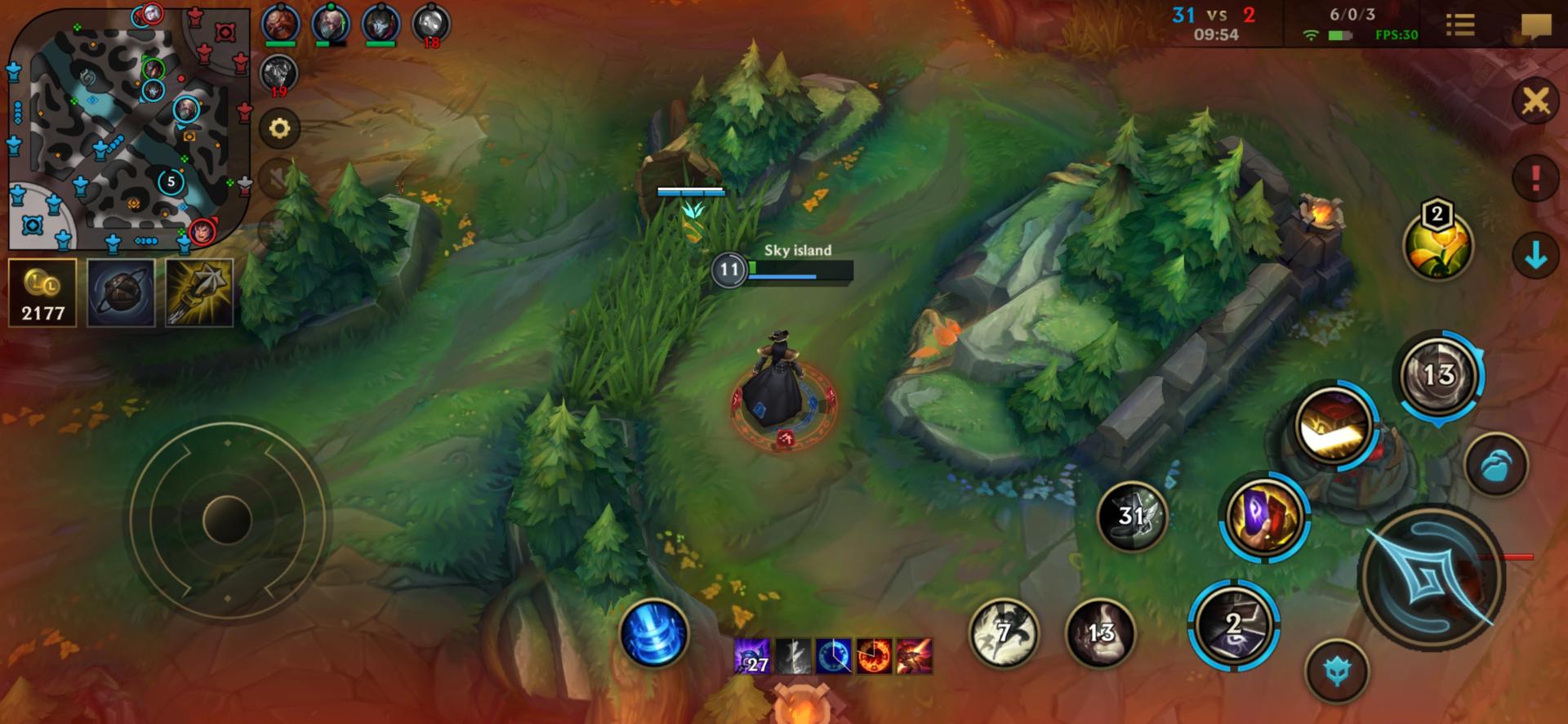
Task: Use the summoner spell showing 7 cooldown
Action: point(1004,632)
